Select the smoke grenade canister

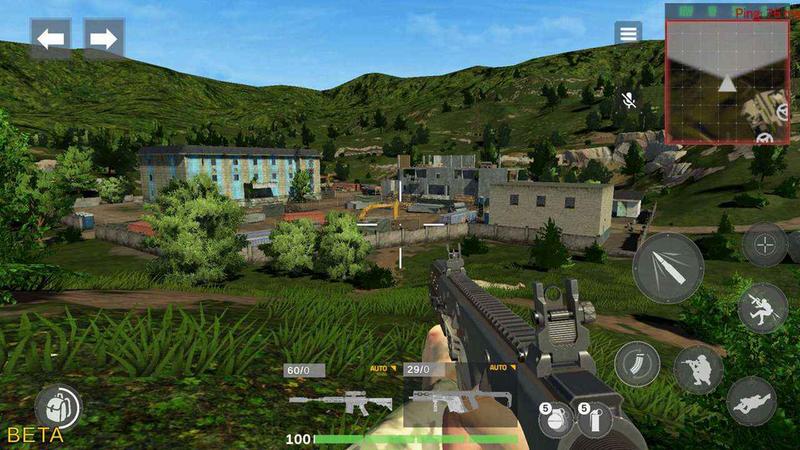595,420
